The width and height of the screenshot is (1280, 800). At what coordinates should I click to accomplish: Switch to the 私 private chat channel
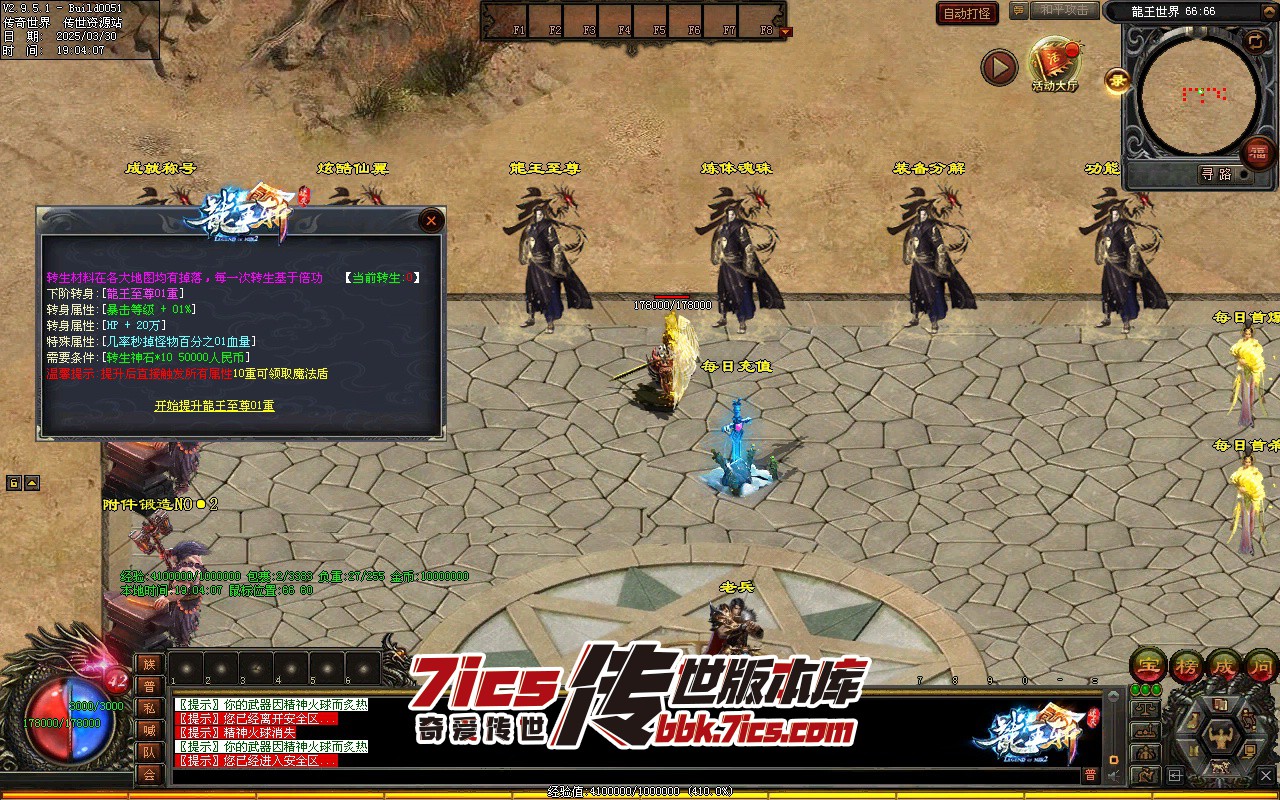149,708
